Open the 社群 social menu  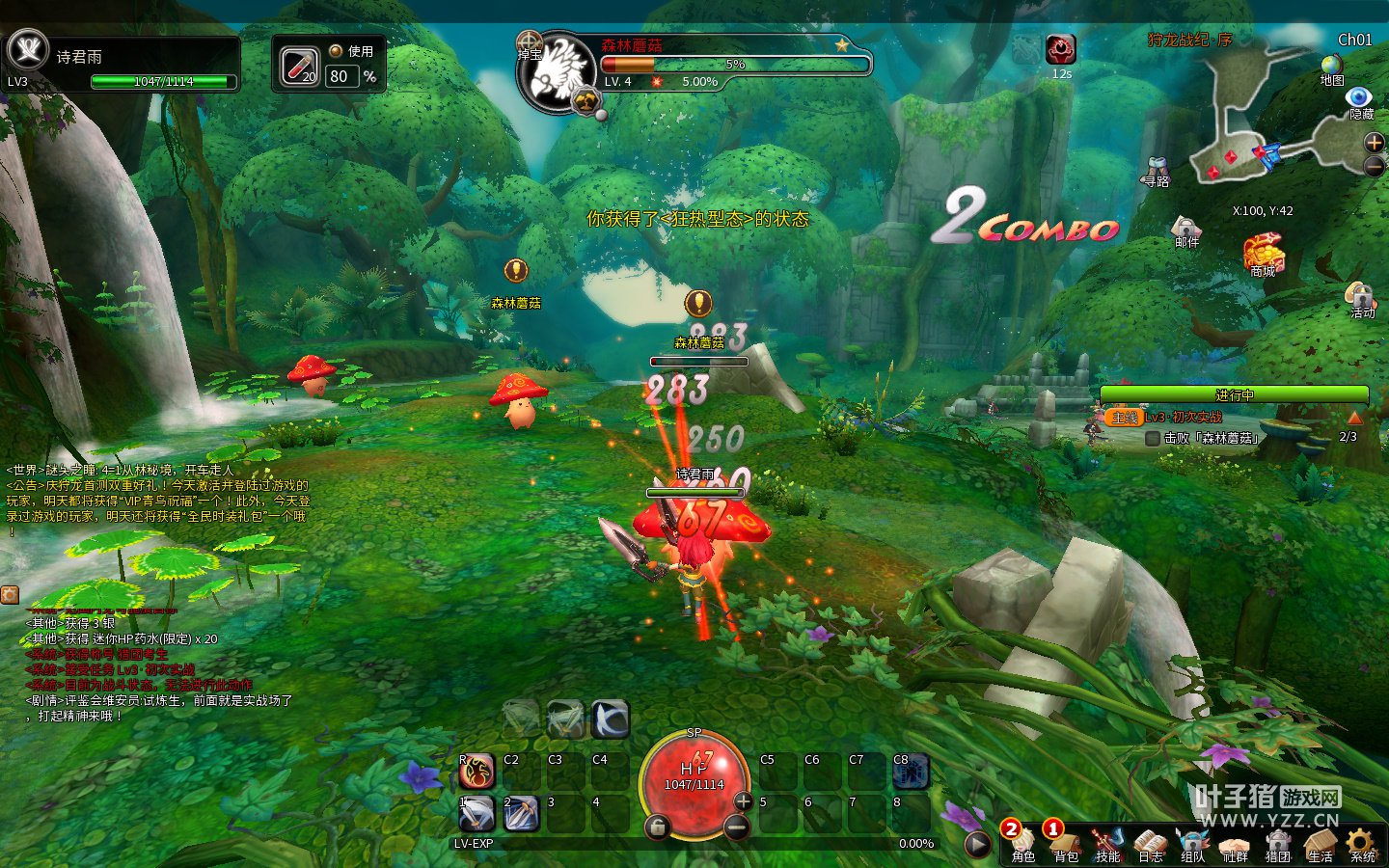[x=1235, y=842]
